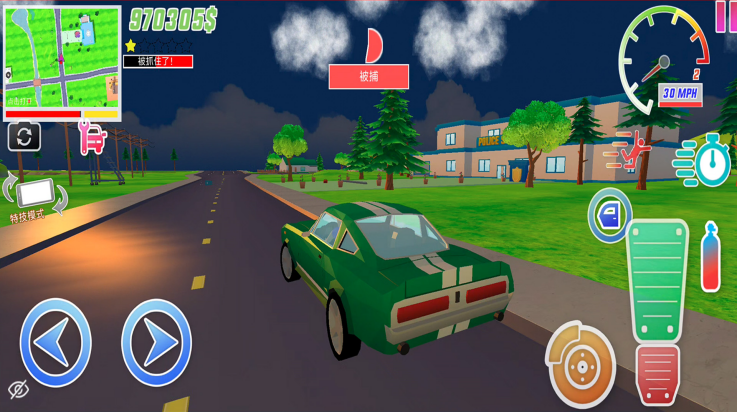
Task: Switch camera view with the camera icon
Action: [x=24, y=137]
